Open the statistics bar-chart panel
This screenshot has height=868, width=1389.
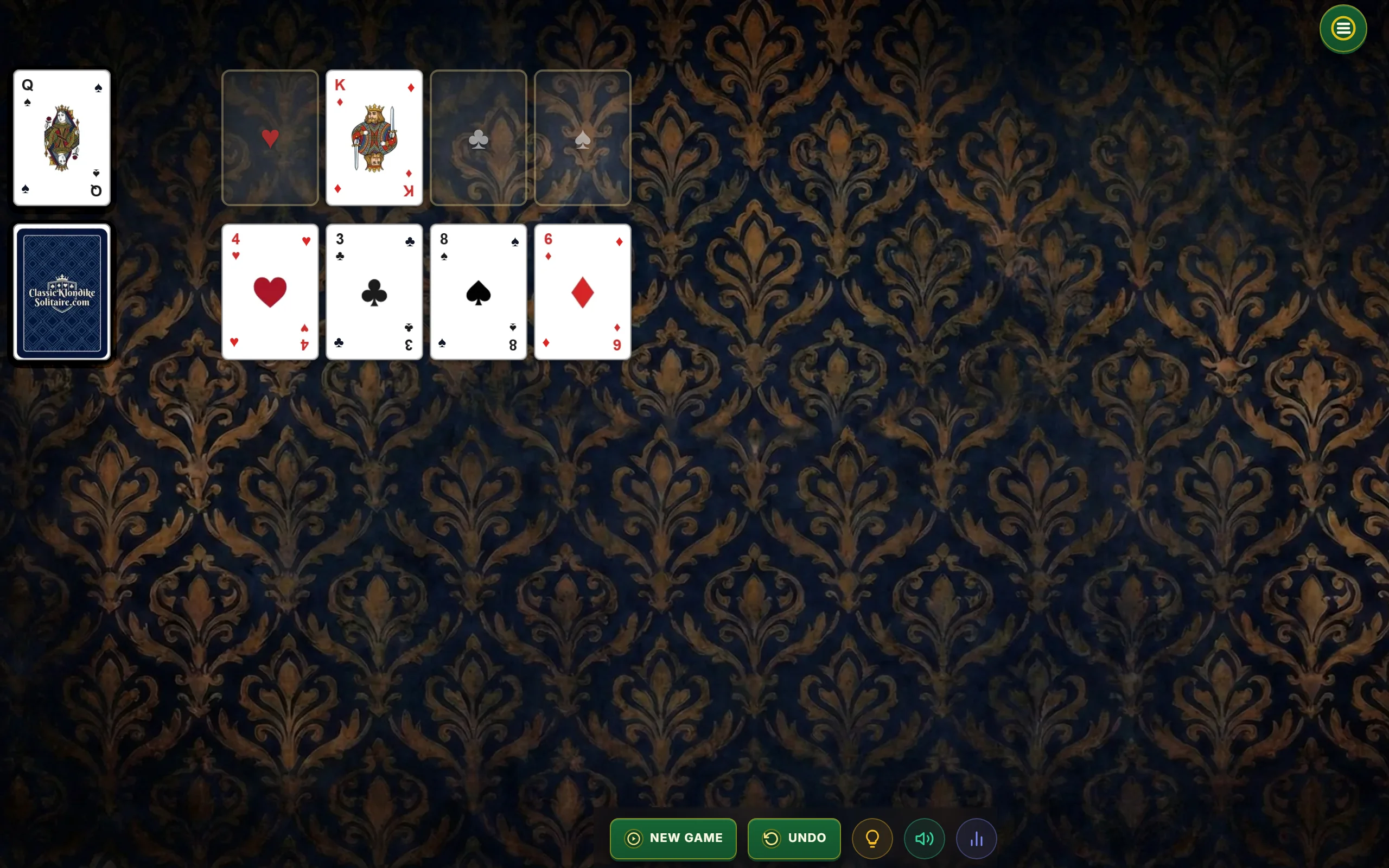(x=976, y=838)
